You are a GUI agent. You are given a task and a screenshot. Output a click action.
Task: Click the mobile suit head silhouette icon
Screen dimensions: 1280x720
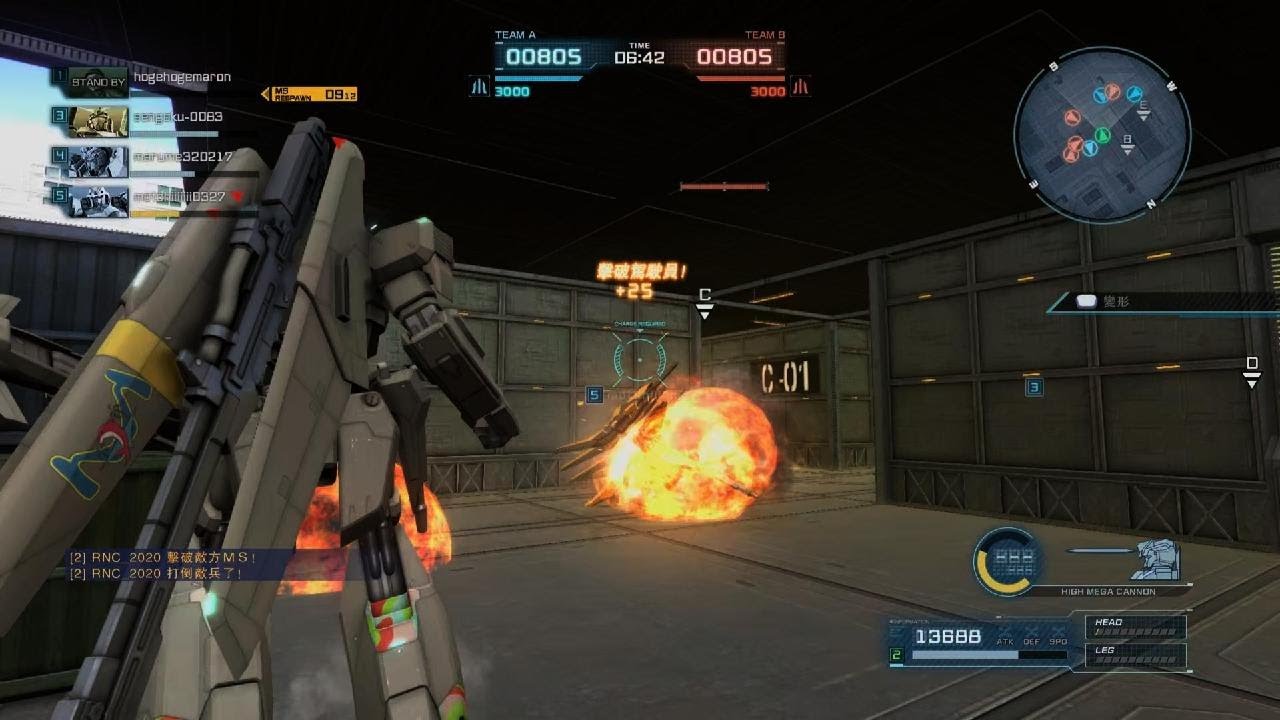click(x=1155, y=560)
